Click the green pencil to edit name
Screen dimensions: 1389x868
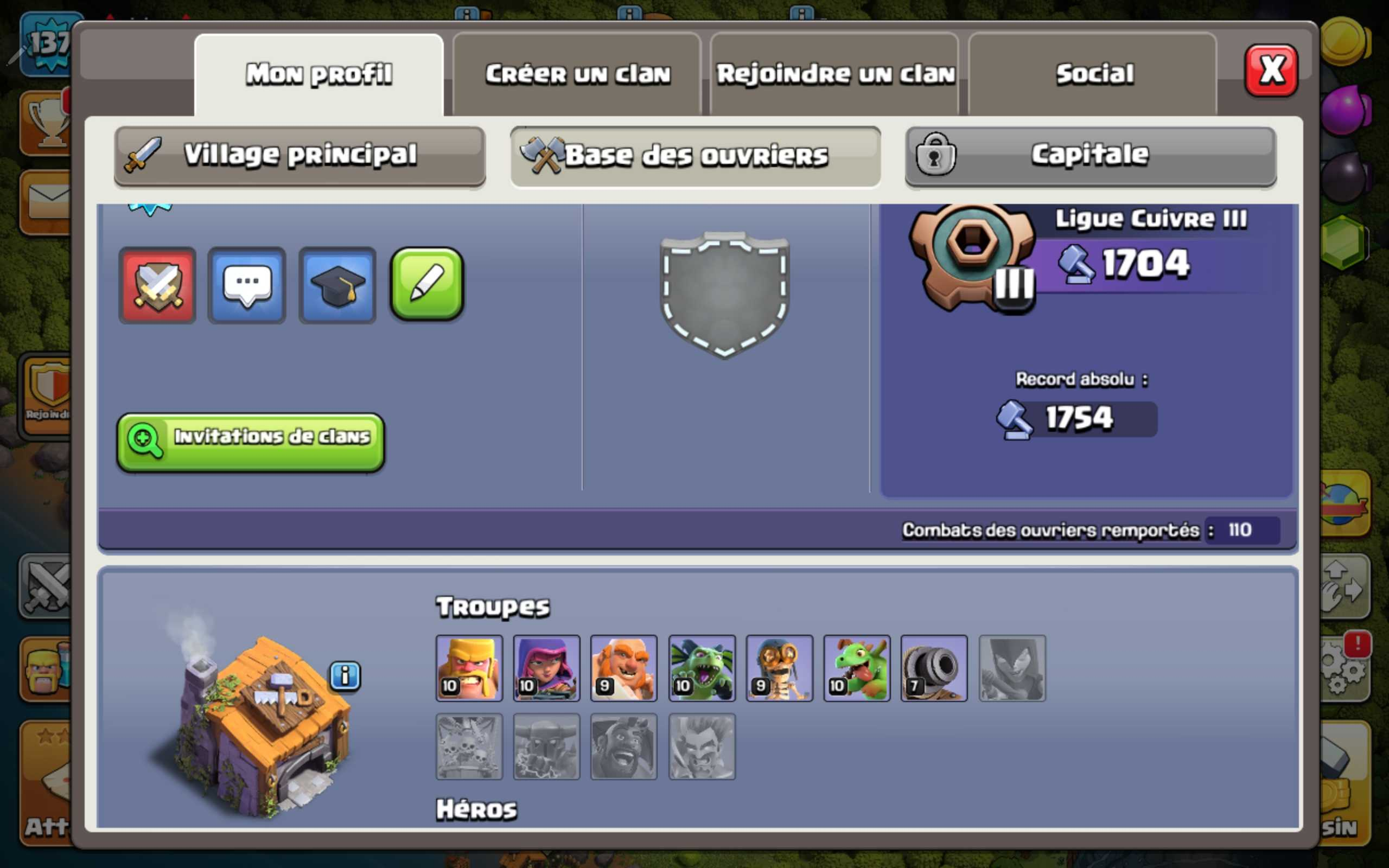pos(426,285)
